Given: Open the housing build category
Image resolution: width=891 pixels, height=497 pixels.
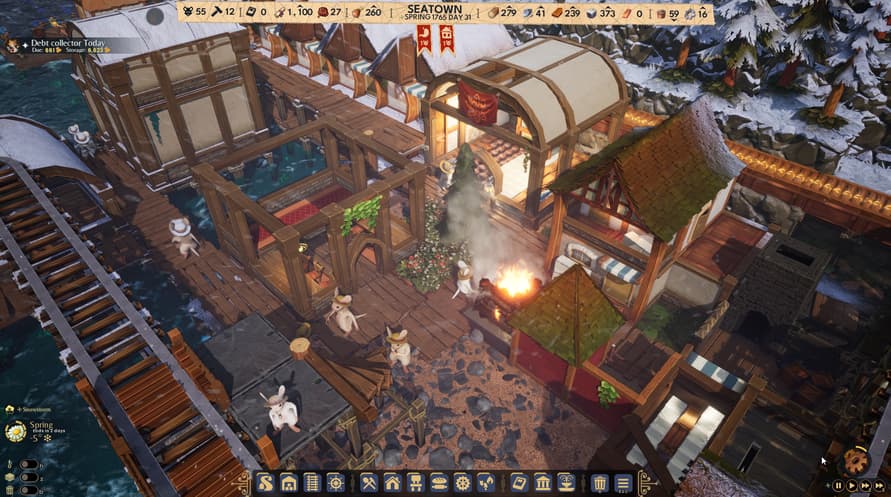Looking at the screenshot, I should tap(392, 484).
